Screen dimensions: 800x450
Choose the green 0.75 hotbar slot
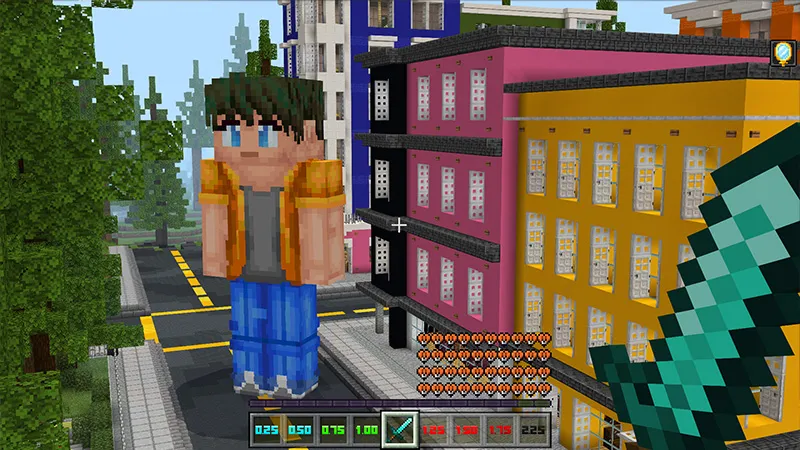point(332,430)
